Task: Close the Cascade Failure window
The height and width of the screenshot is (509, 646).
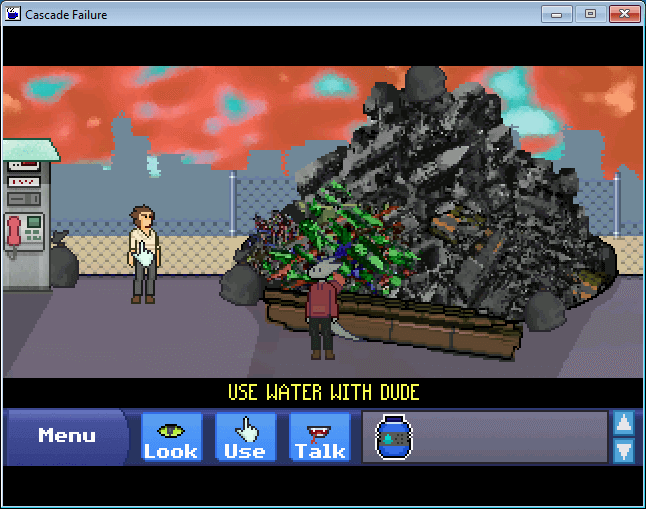Action: tap(623, 14)
